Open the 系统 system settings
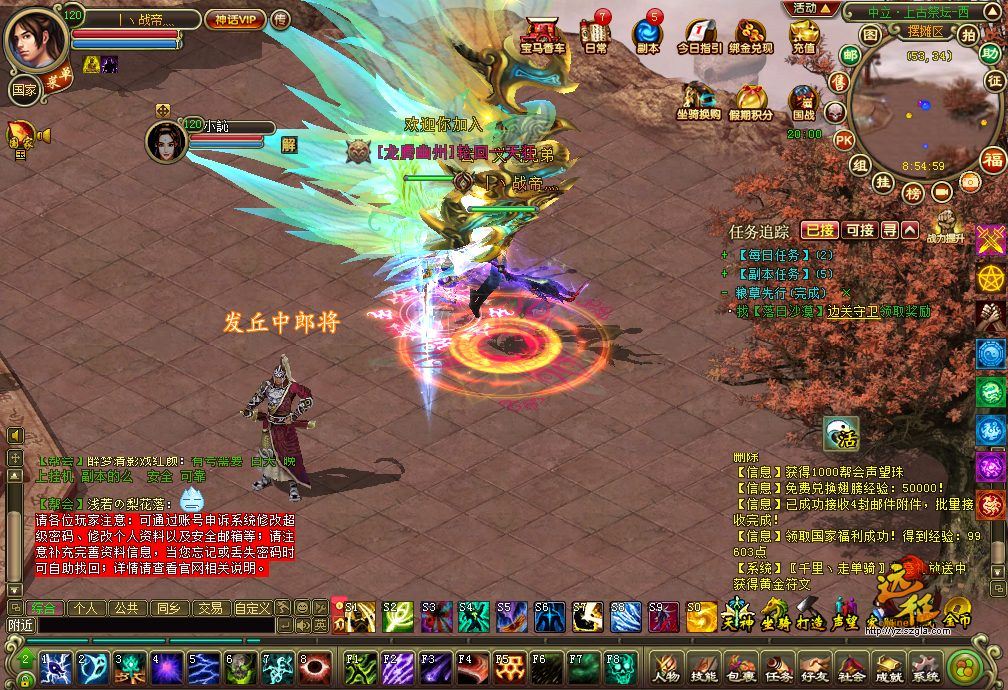The height and width of the screenshot is (690, 1008). tap(925, 669)
